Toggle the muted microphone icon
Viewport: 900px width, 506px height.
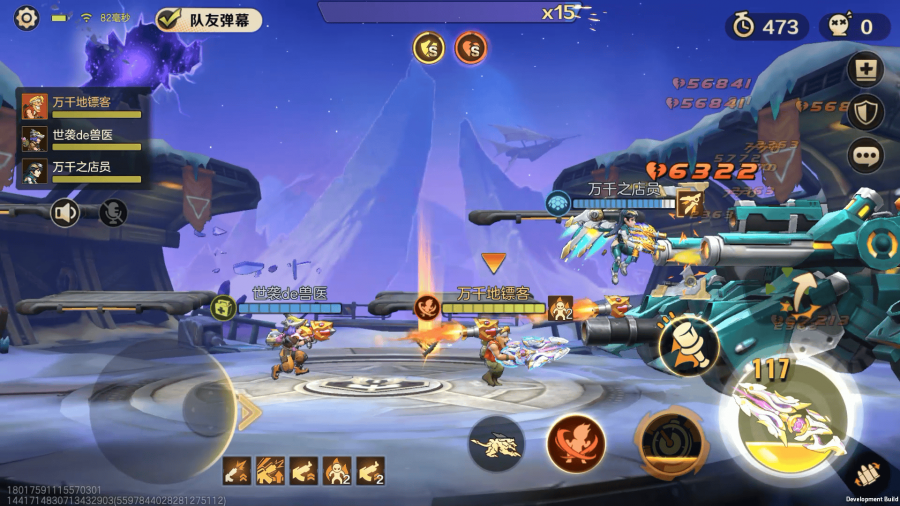pos(113,212)
